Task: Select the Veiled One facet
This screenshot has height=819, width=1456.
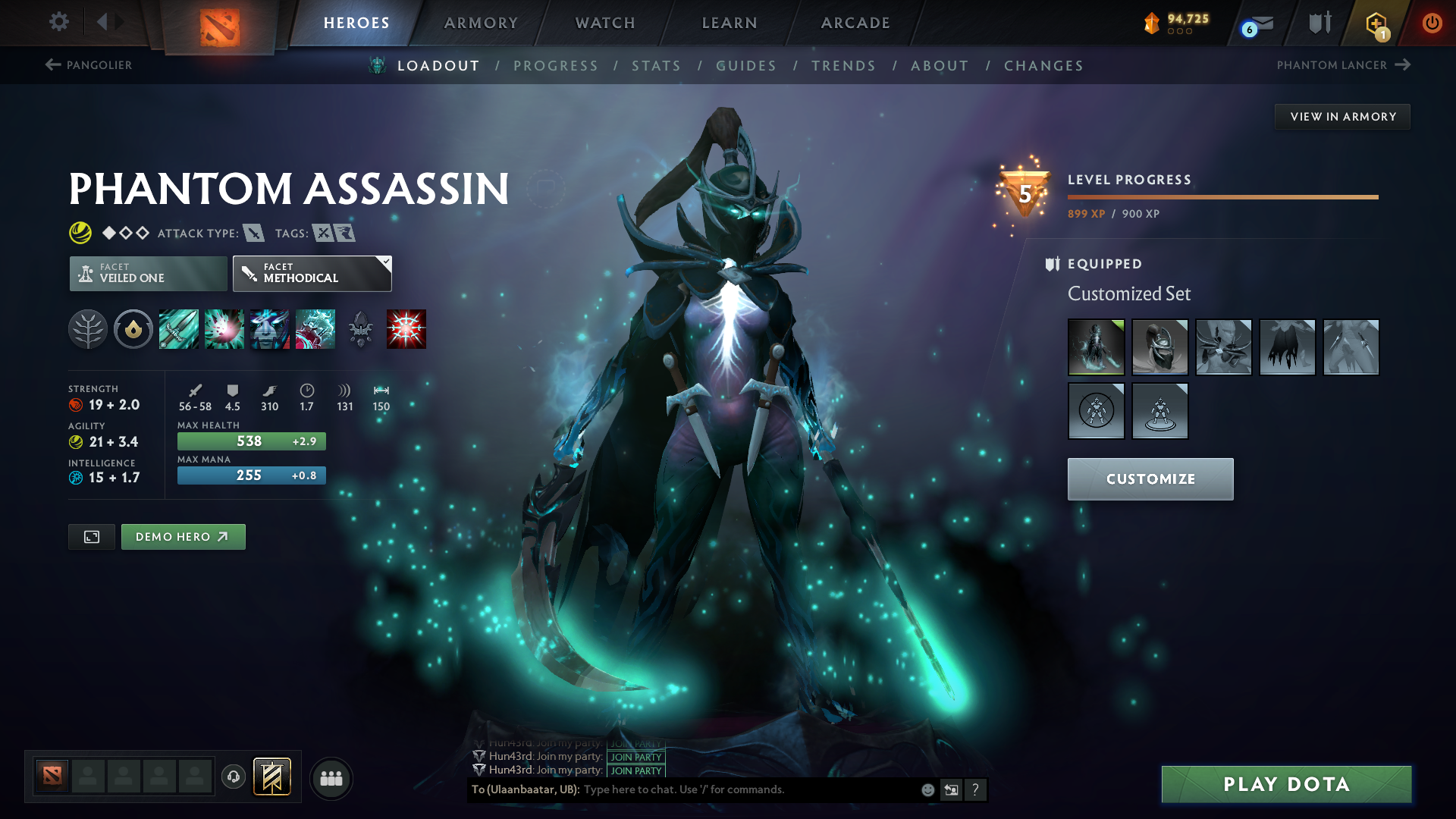Action: 149,273
